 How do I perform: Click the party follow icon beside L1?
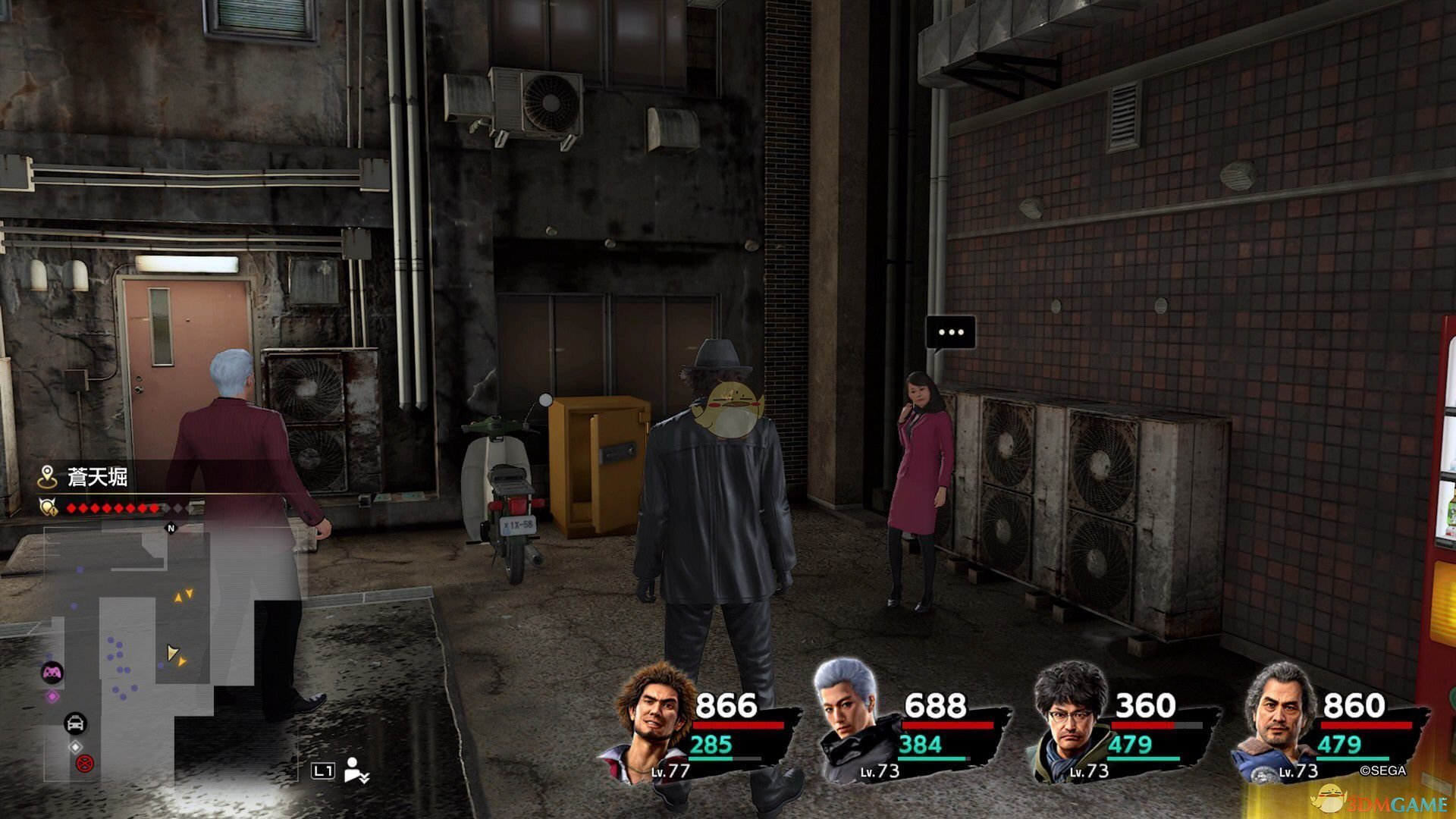coord(356,770)
